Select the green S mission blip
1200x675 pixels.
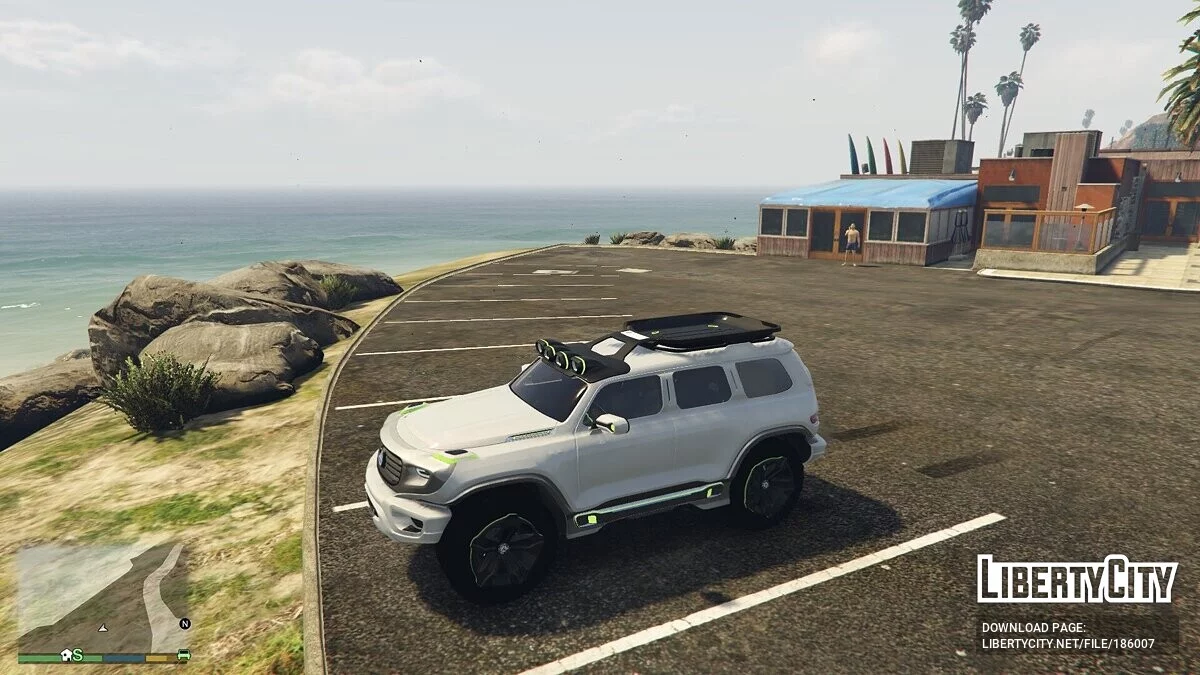coord(77,655)
